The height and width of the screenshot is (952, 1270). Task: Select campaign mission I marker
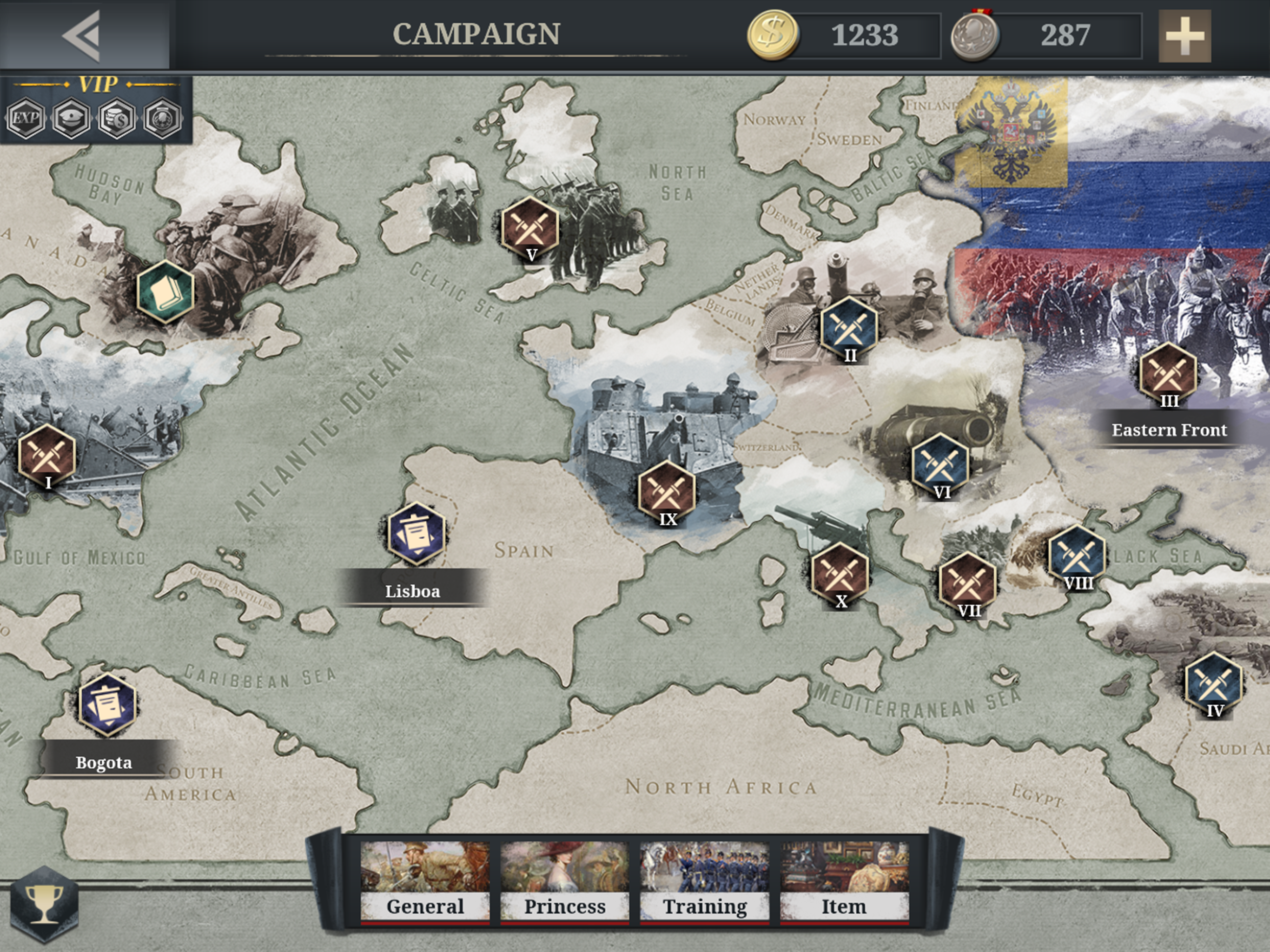[x=47, y=455]
